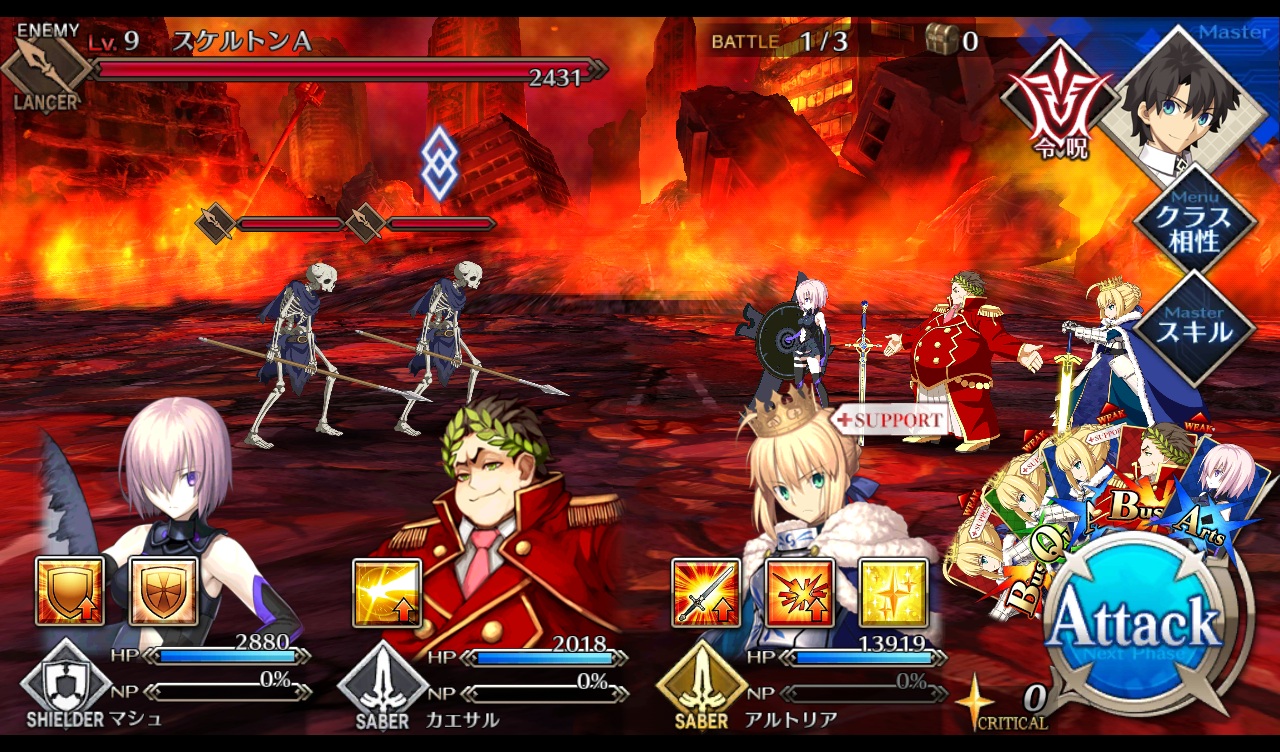Open the Master スキル menu
The width and height of the screenshot is (1280, 752).
tap(1193, 326)
